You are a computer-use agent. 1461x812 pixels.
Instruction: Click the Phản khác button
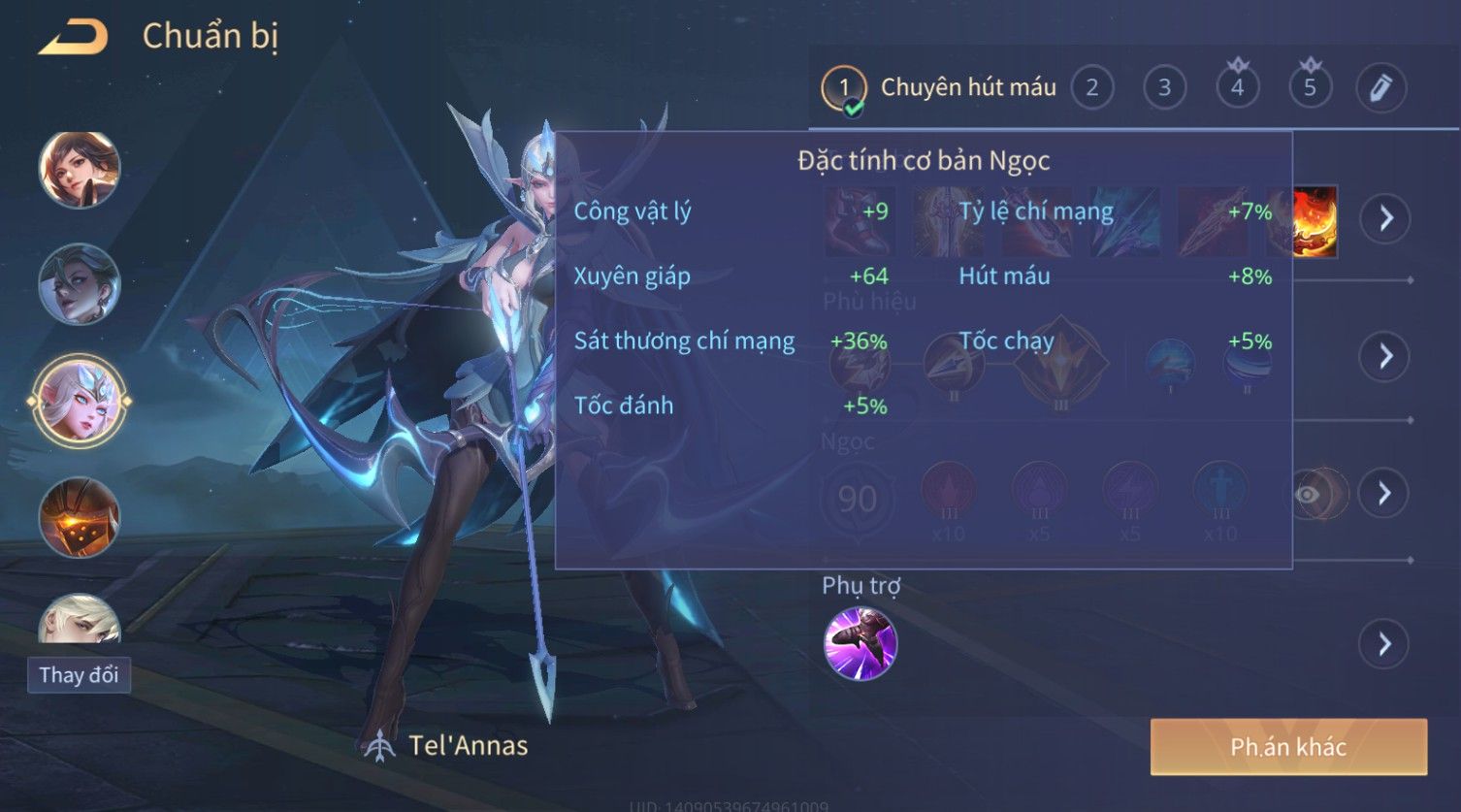[1288, 747]
